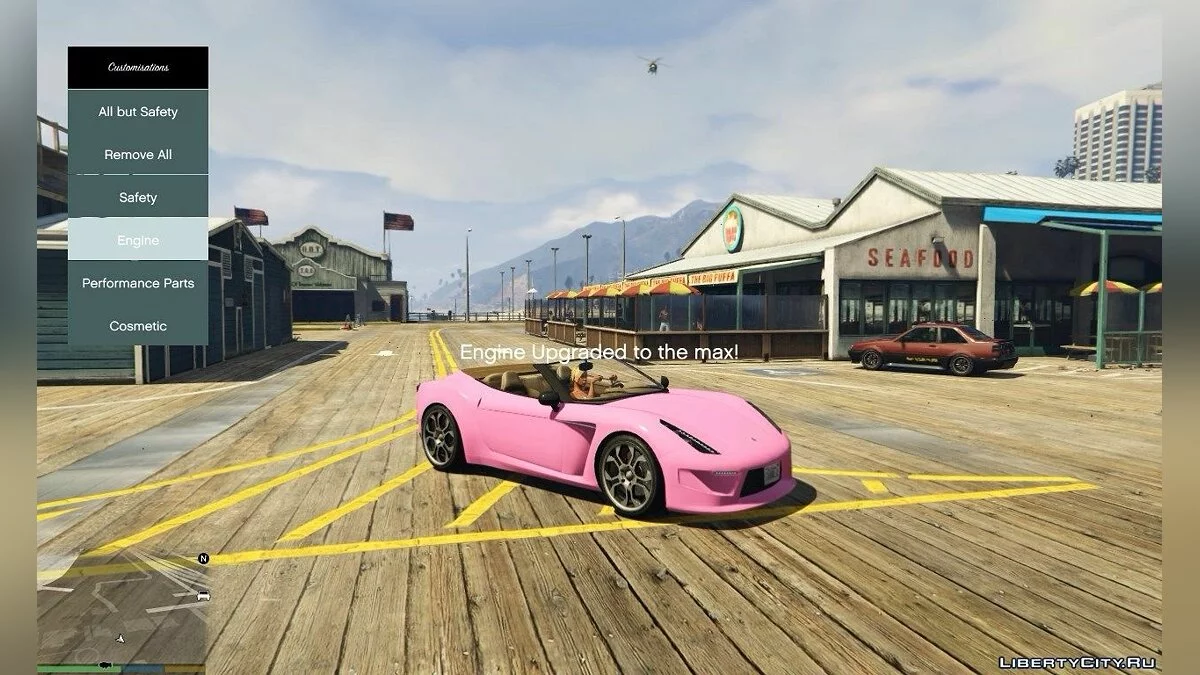Open the Safety menu entry
The height and width of the screenshot is (675, 1200).
[138, 198]
